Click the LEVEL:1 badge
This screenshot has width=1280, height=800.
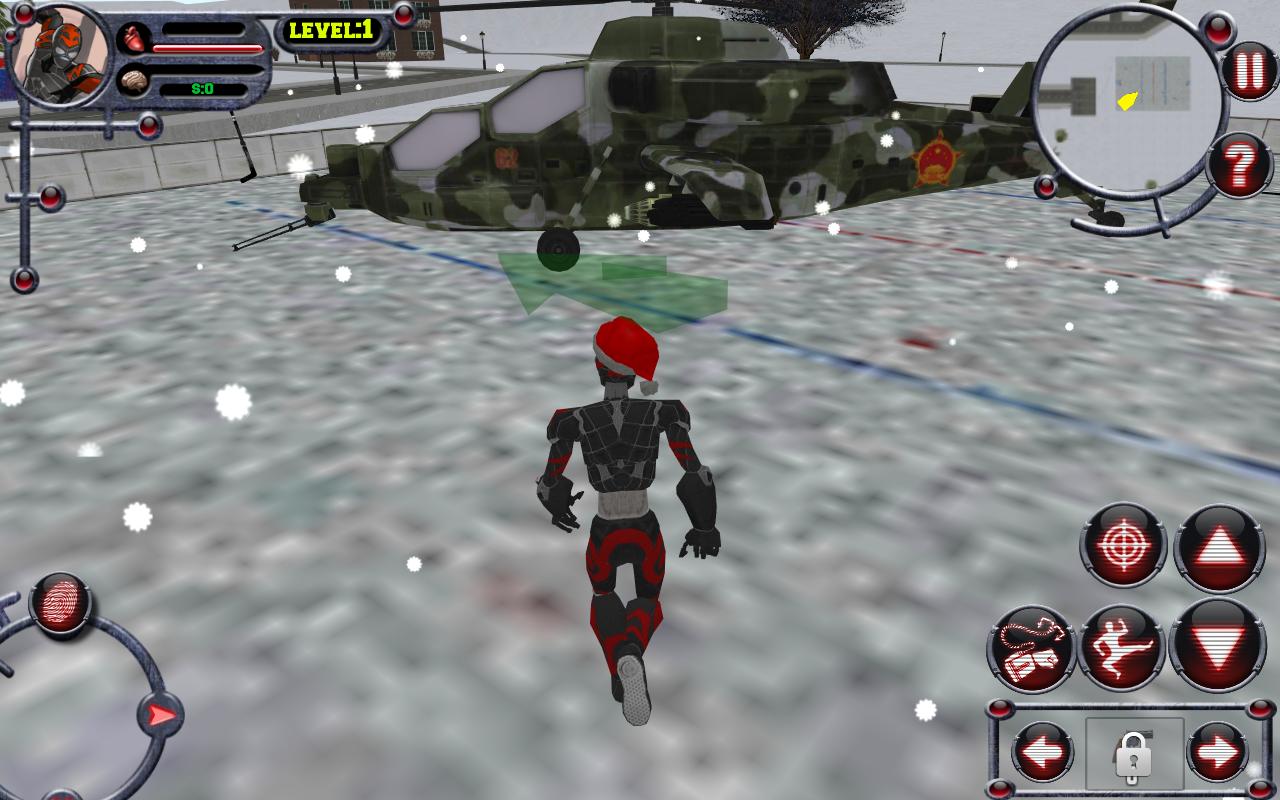pos(330,30)
